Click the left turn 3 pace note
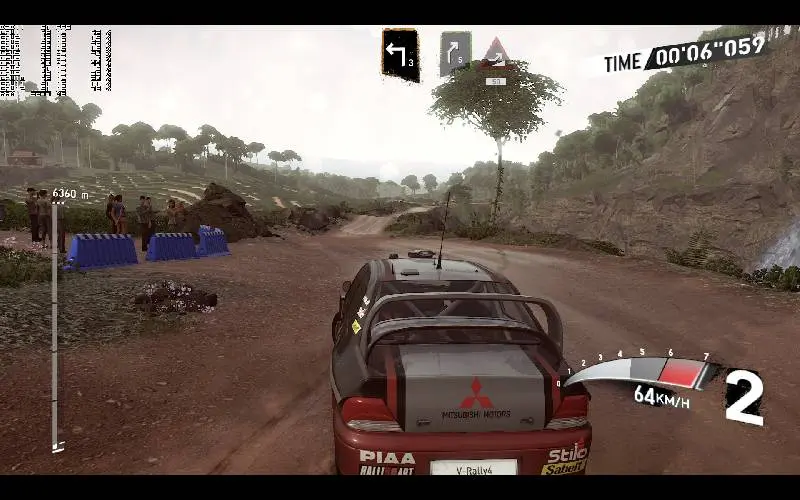Viewport: 800px width, 500px height. pyautogui.click(x=400, y=54)
